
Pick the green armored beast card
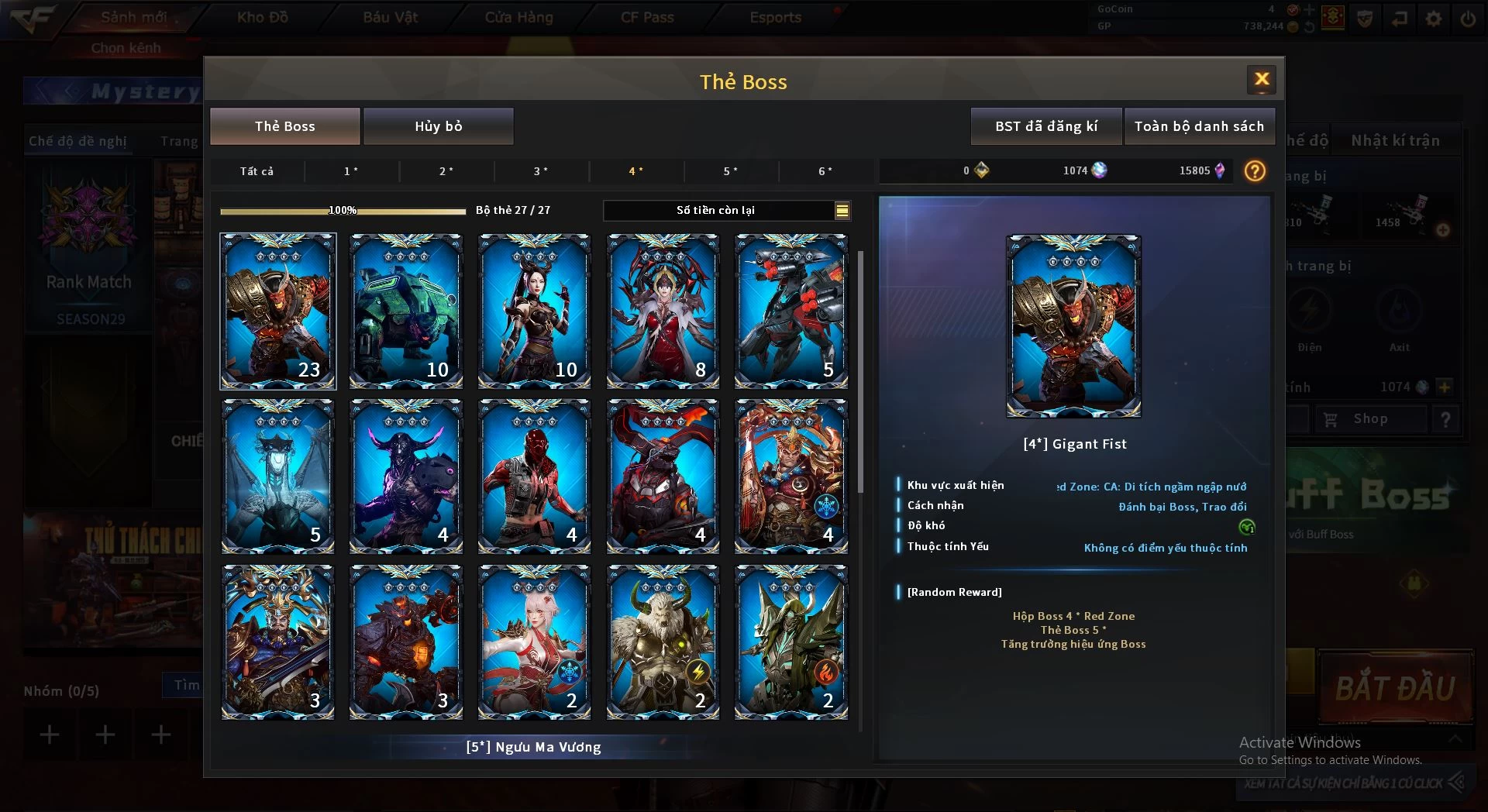tap(406, 311)
